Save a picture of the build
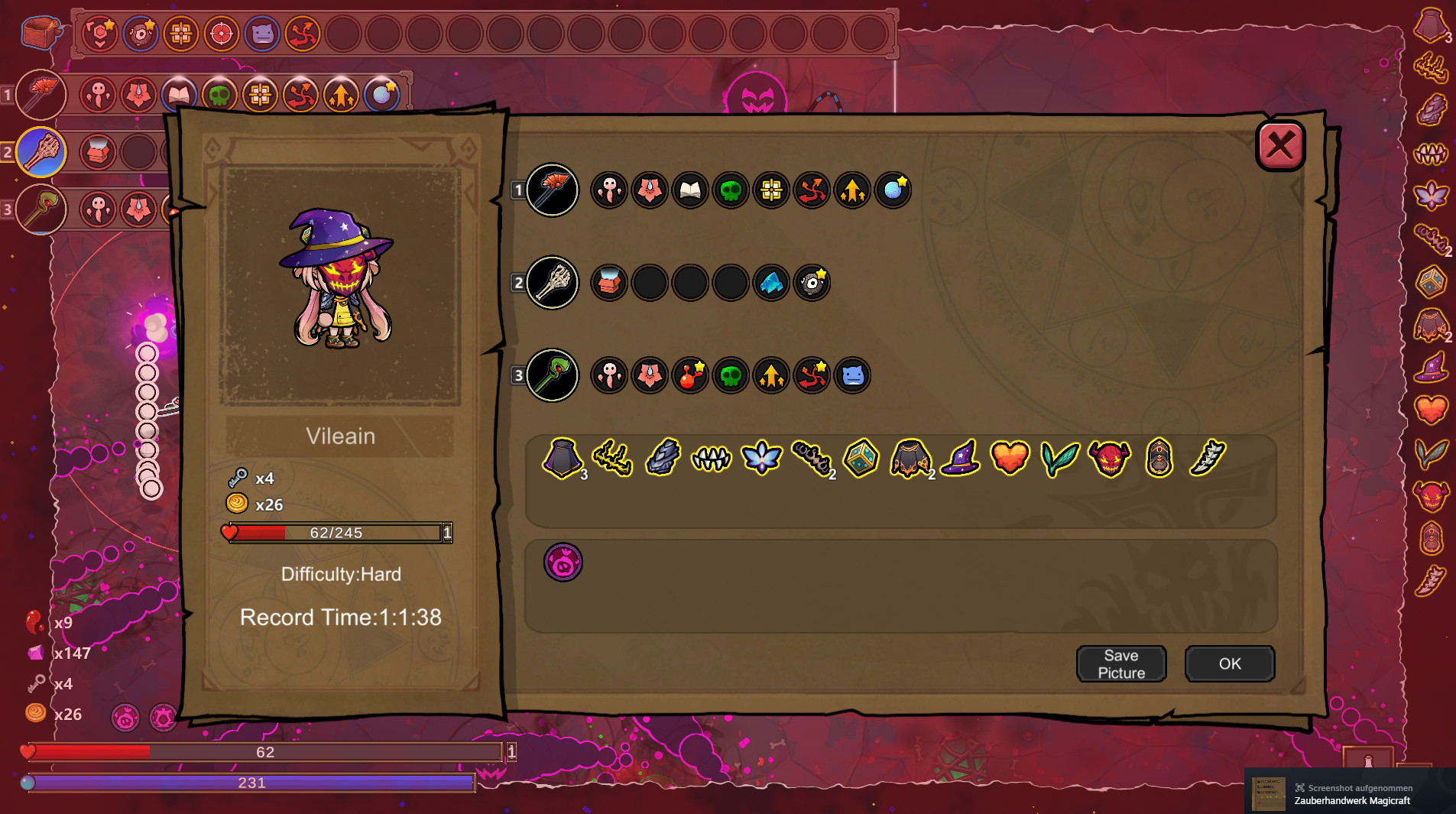 coord(1120,663)
